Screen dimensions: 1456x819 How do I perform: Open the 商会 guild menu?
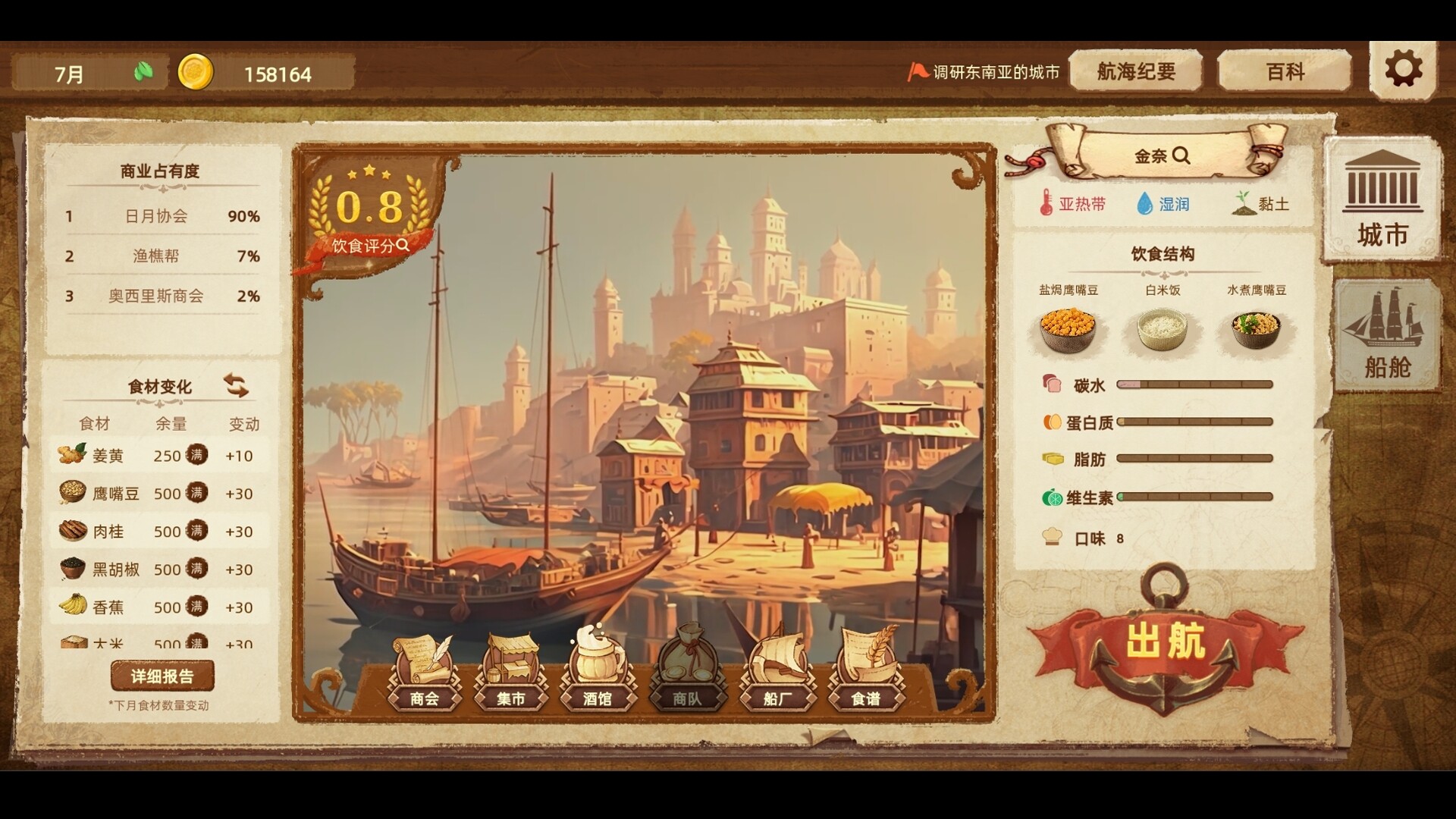[425, 672]
